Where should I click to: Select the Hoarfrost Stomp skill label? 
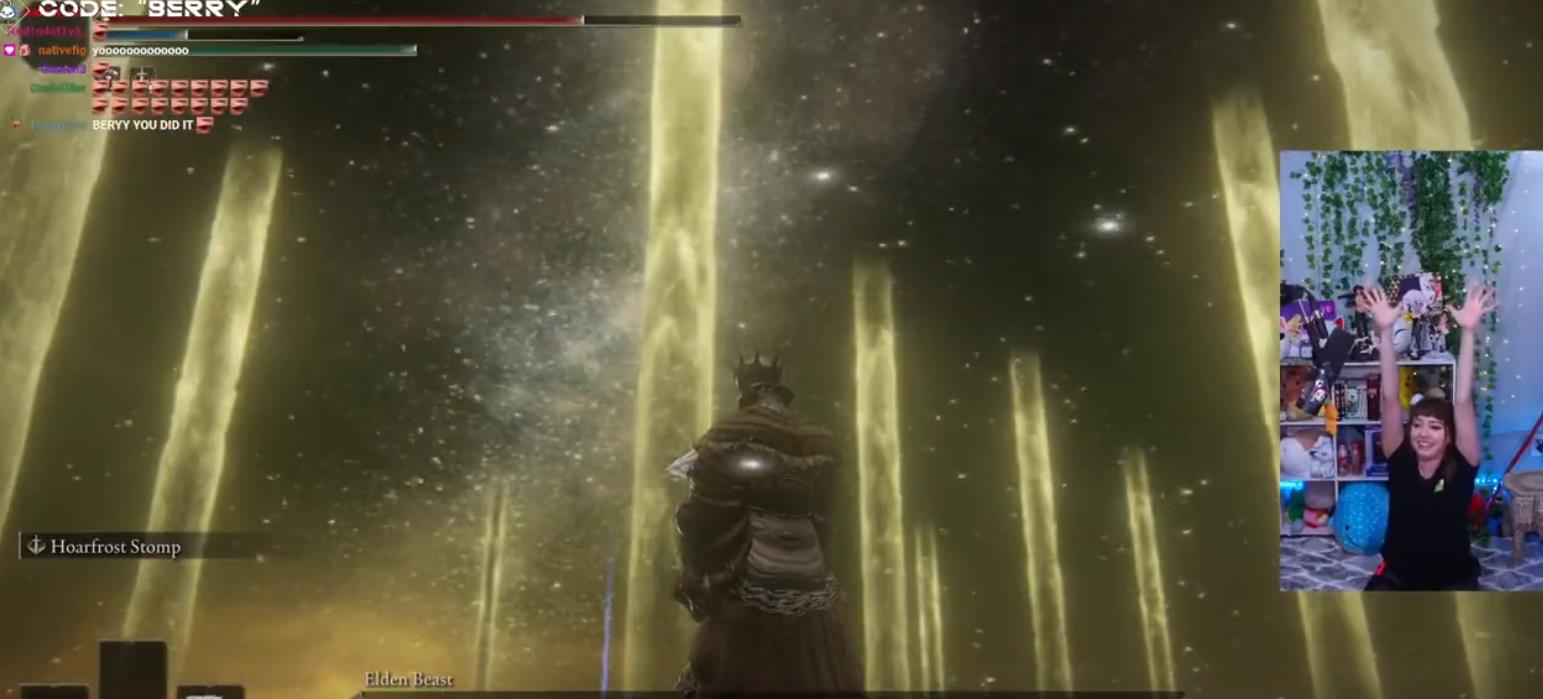pos(115,547)
